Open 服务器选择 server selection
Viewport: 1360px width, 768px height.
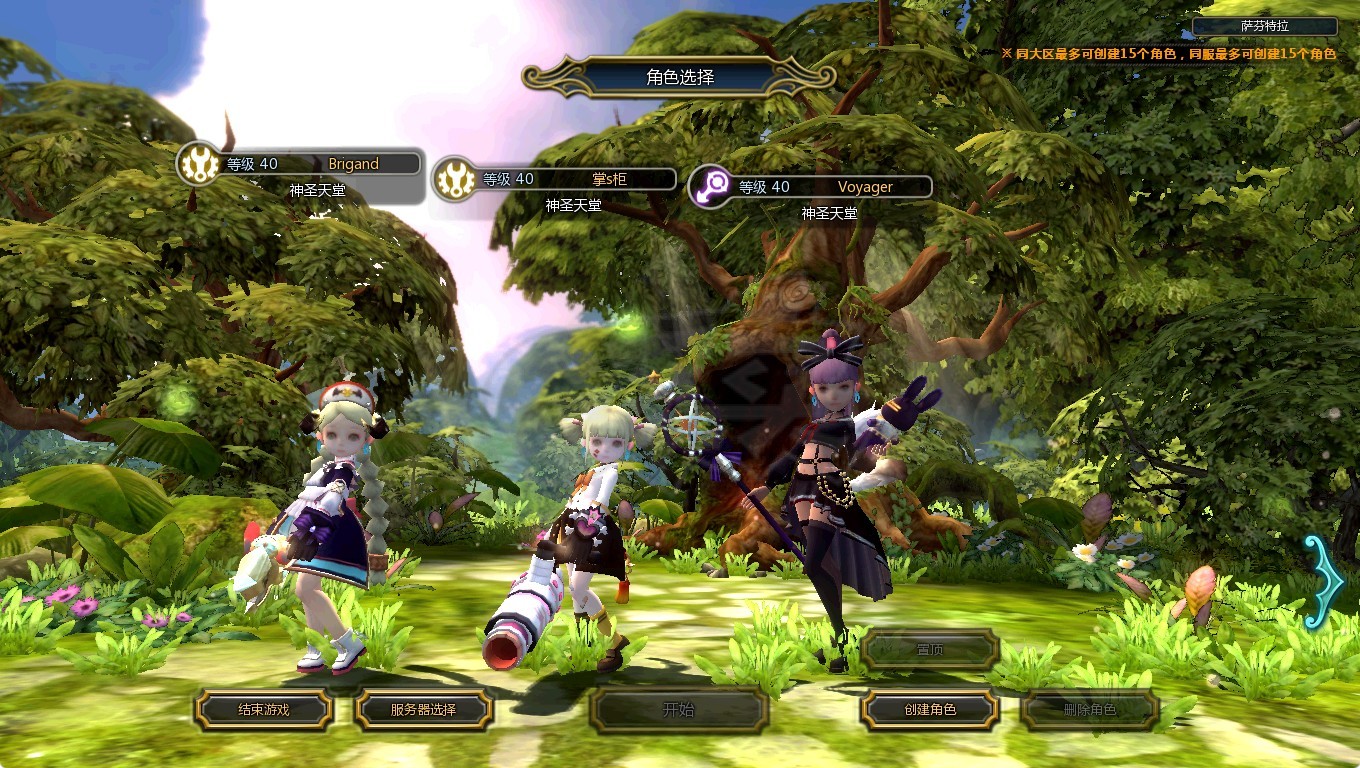click(423, 710)
